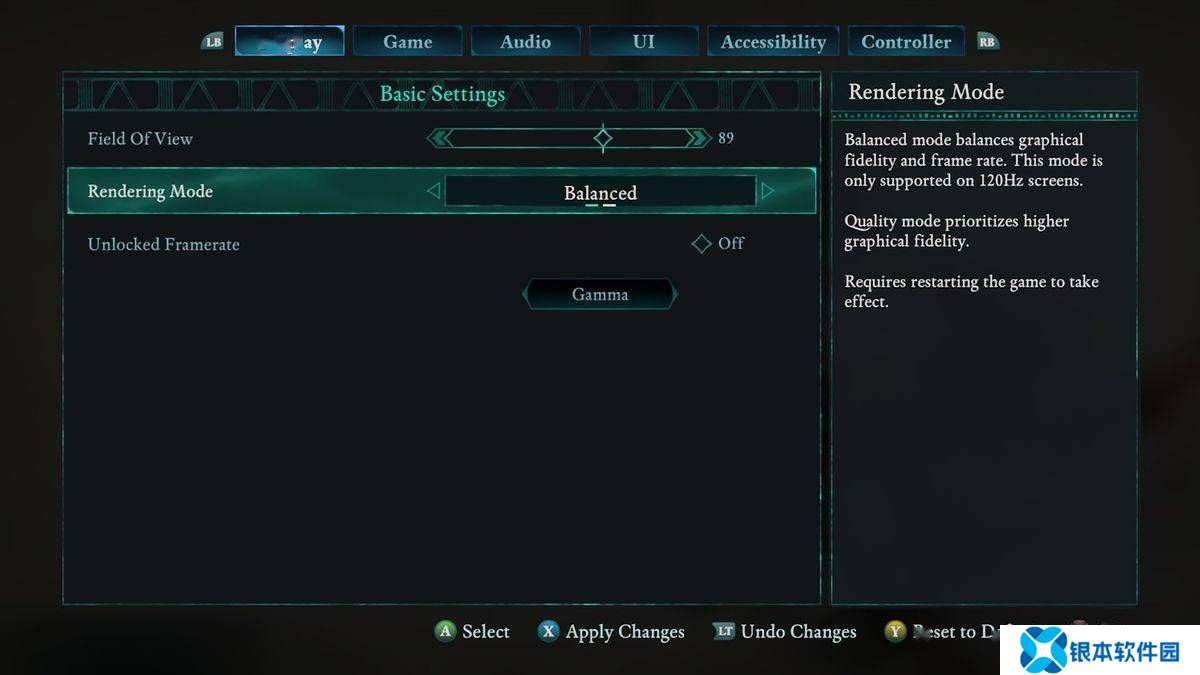Apply Changes to settings
The image size is (1200, 675).
pyautogui.click(x=611, y=632)
